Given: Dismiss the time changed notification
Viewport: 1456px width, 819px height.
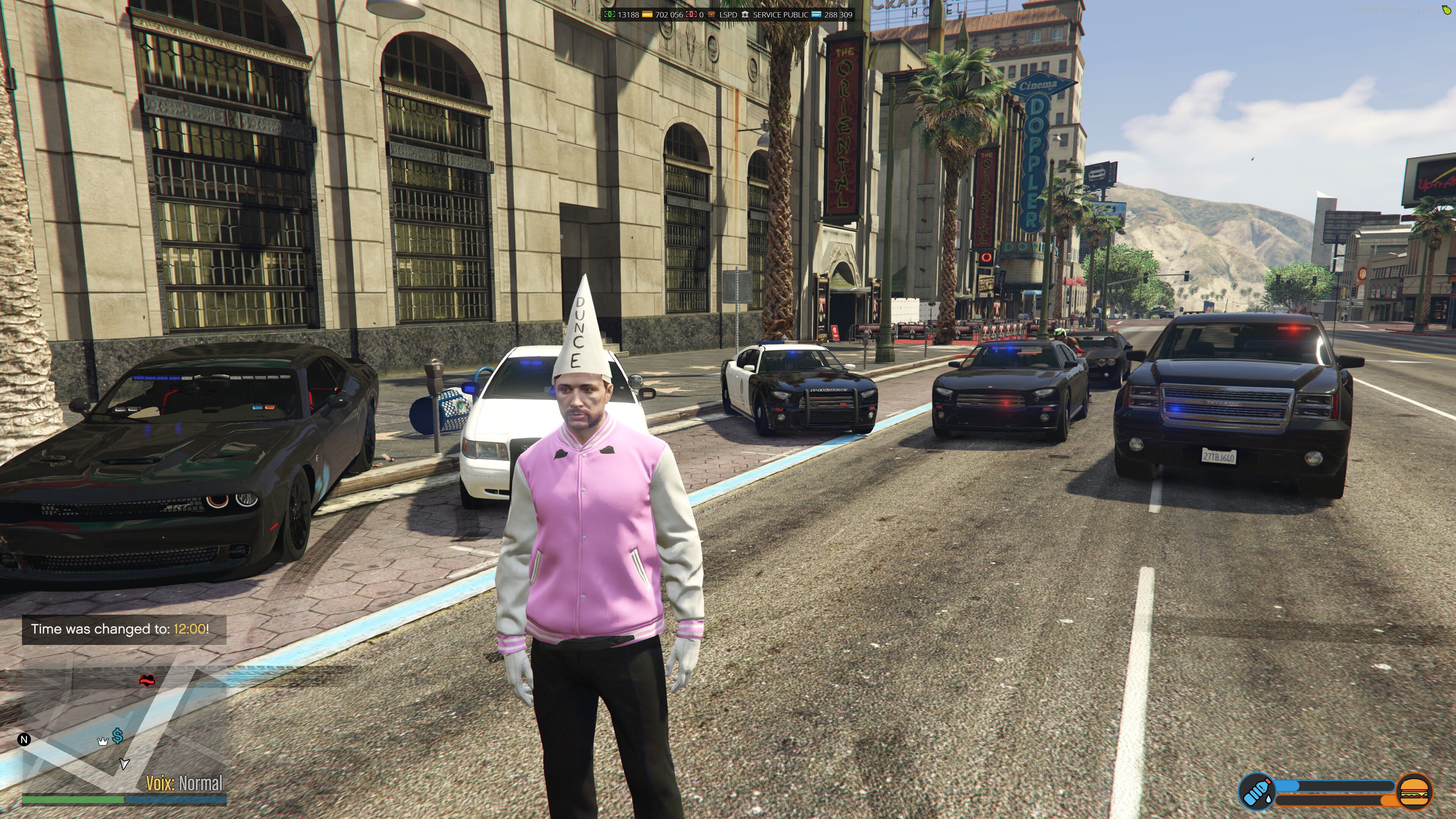Looking at the screenshot, I should coord(124,629).
